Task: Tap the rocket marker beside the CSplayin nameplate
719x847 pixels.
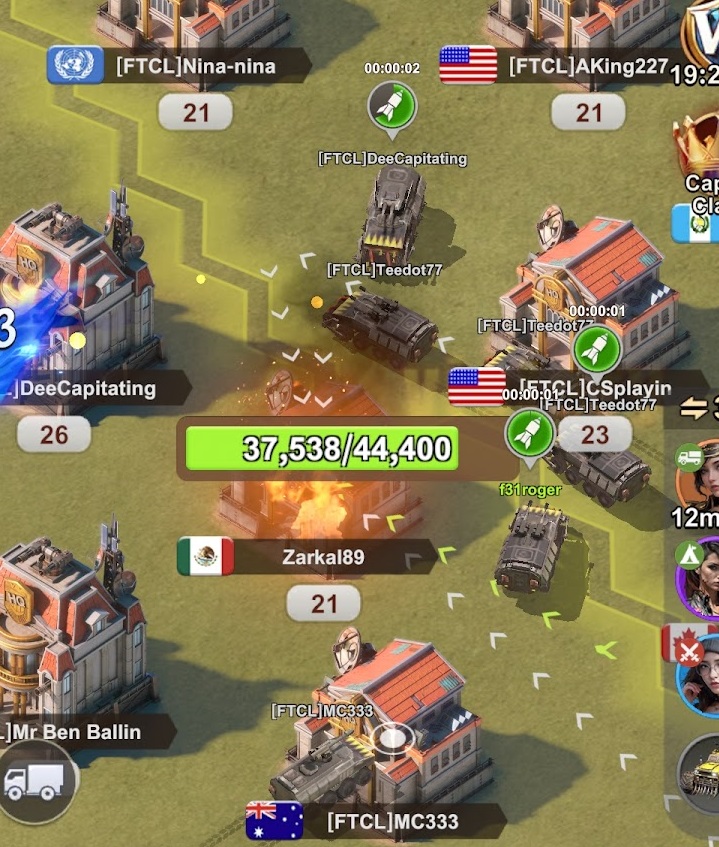Action: point(596,350)
